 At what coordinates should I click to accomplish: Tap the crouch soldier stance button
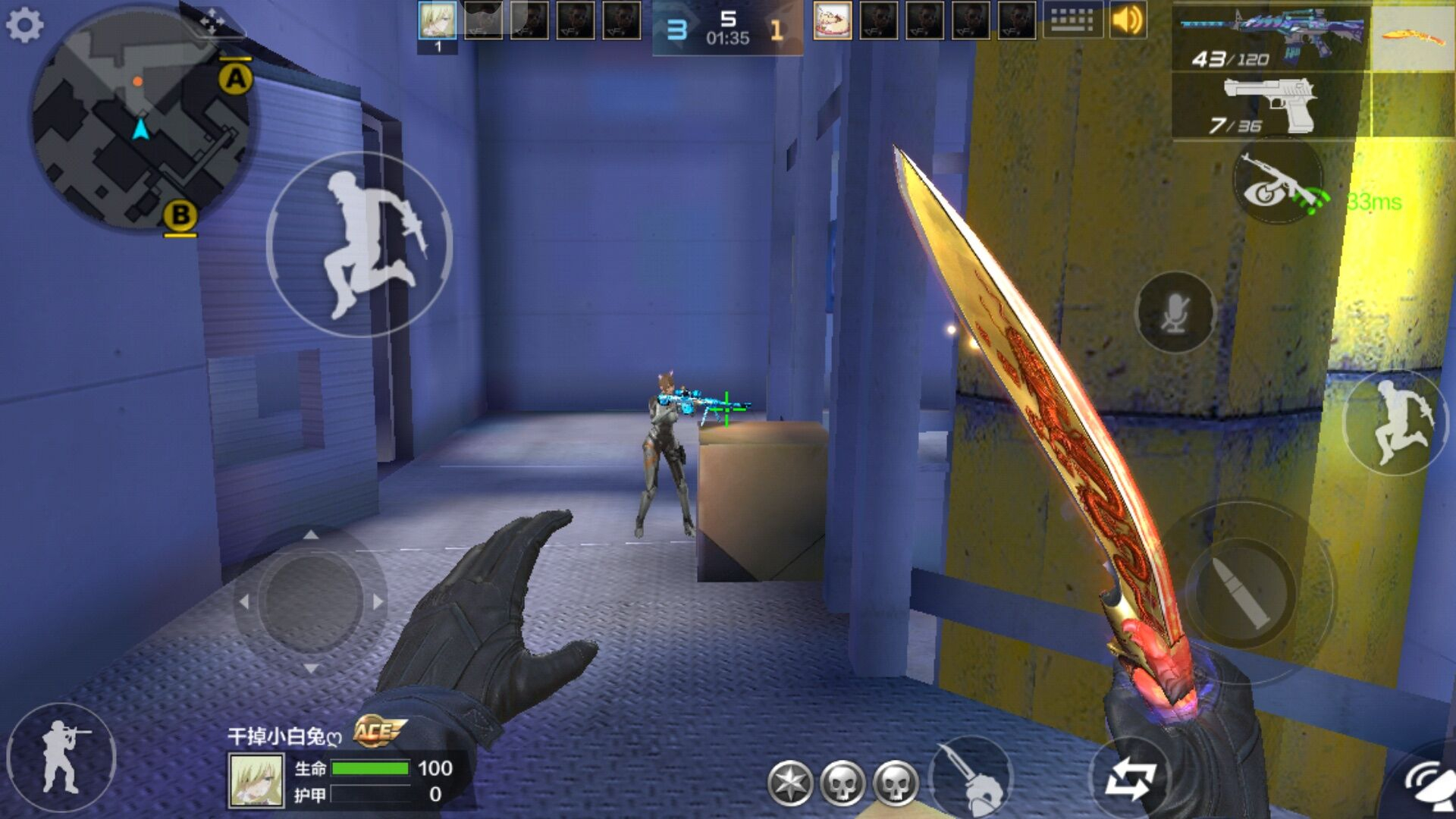click(x=61, y=757)
